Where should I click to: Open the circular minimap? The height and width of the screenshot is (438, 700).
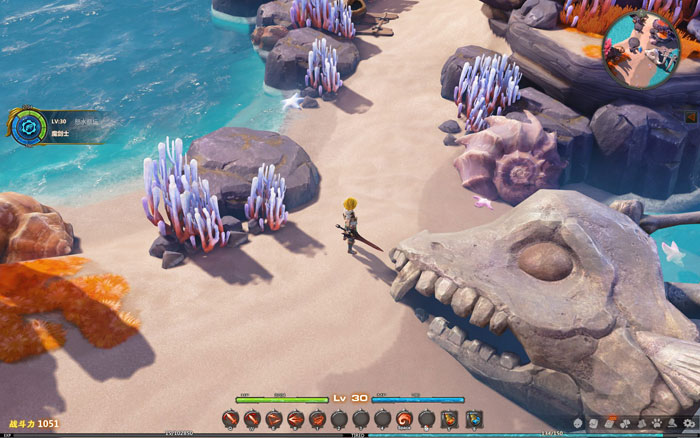642,48
